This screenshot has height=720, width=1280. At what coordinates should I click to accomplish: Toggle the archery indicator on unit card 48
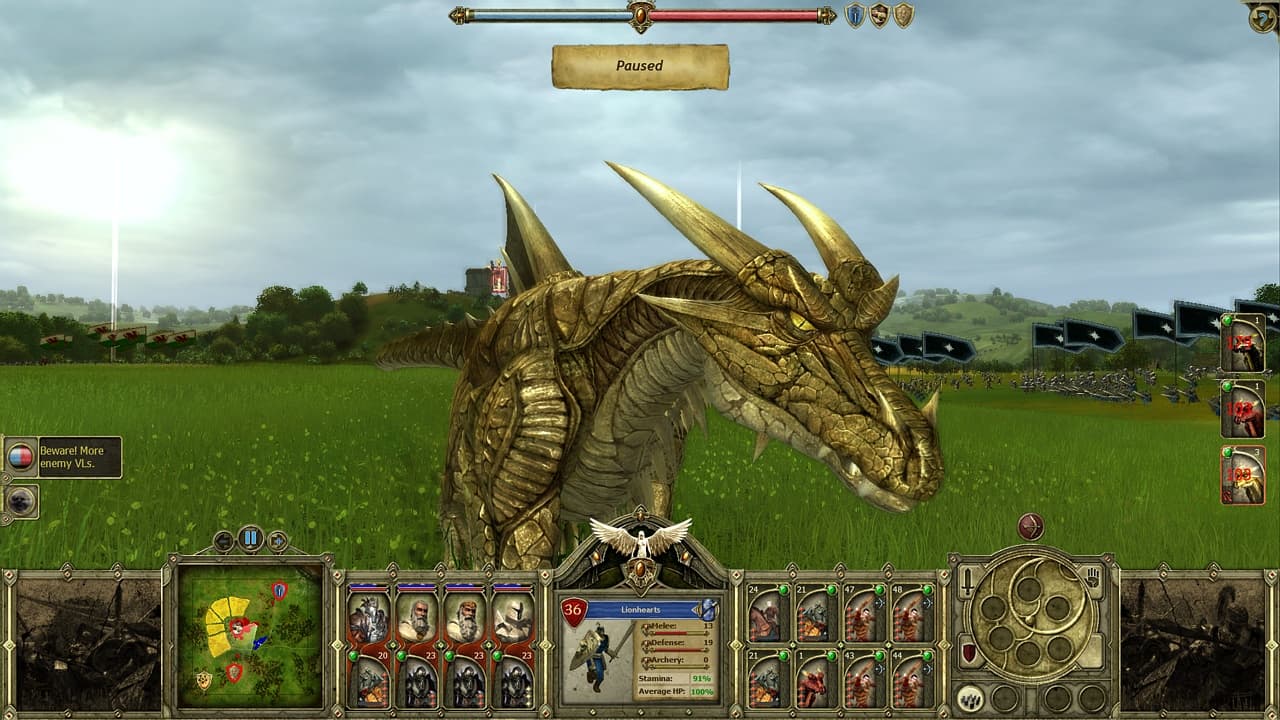[928, 603]
